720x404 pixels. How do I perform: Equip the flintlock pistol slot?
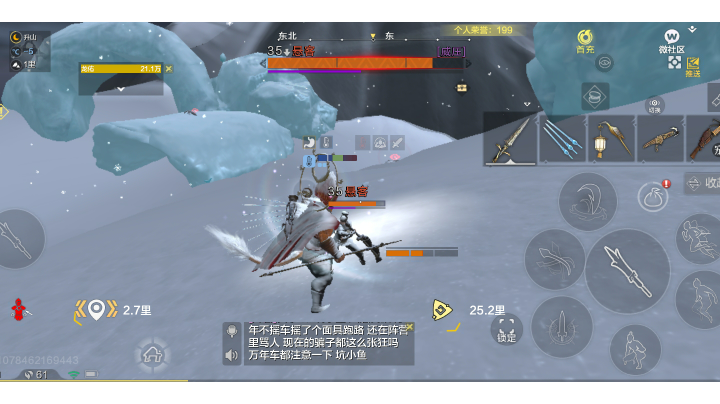[x=660, y=138]
